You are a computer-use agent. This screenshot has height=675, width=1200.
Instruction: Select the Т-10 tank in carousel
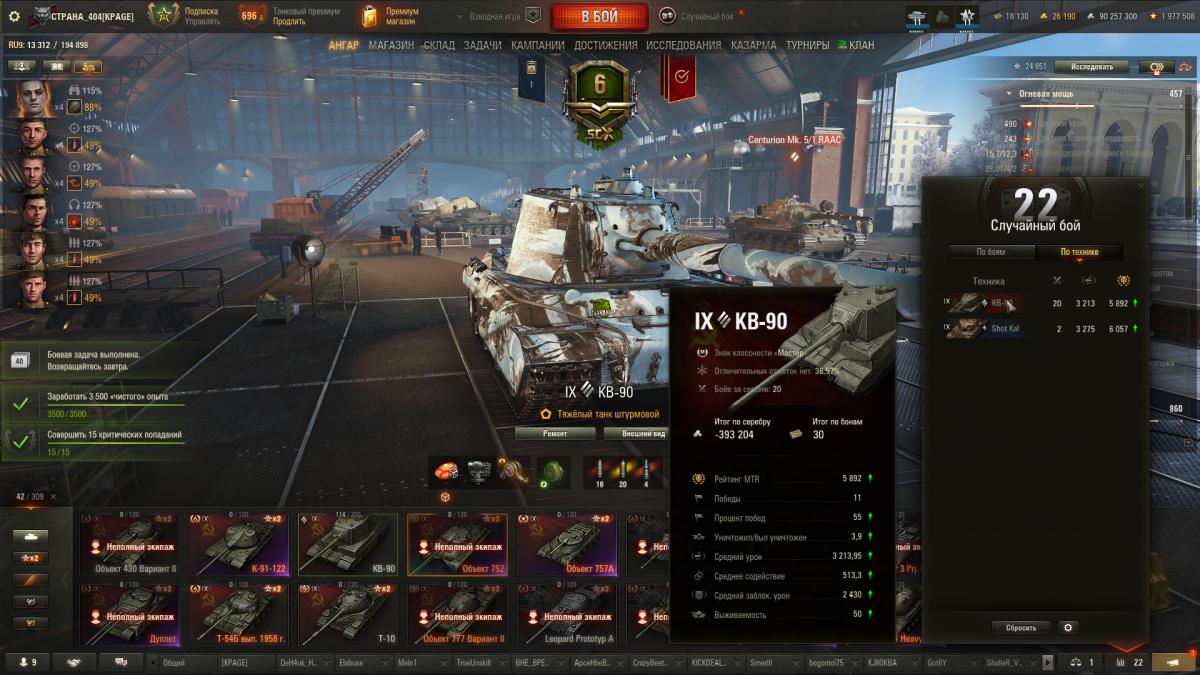pos(348,615)
